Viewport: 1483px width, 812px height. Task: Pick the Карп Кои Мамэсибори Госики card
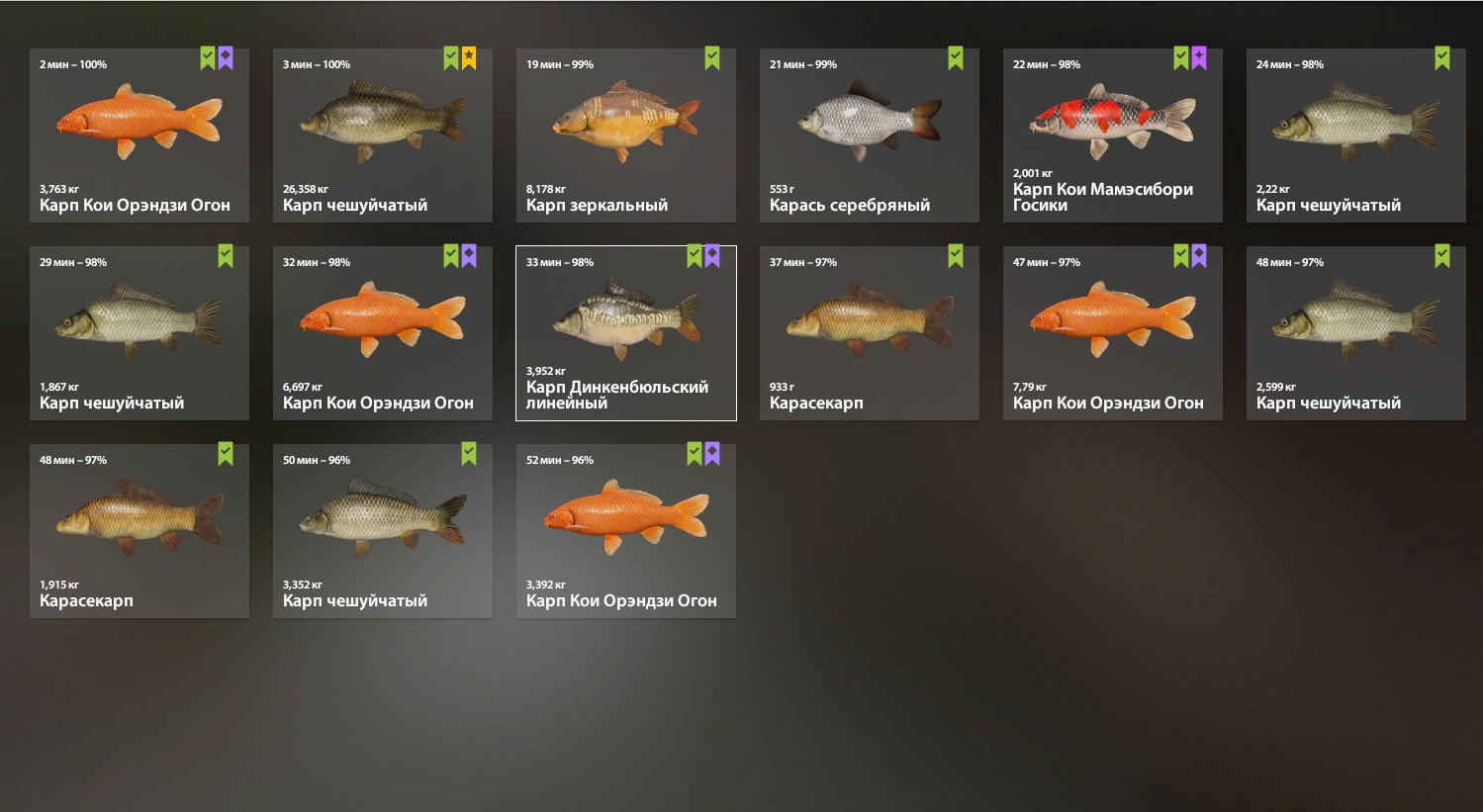(1113, 135)
